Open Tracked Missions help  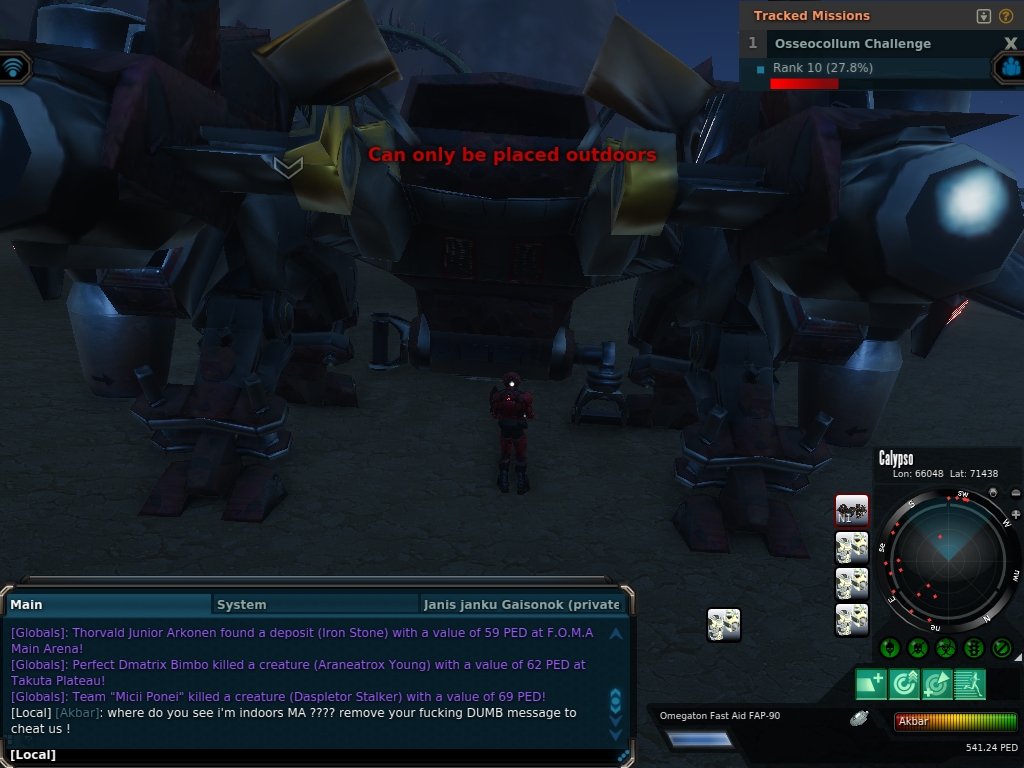point(1006,16)
